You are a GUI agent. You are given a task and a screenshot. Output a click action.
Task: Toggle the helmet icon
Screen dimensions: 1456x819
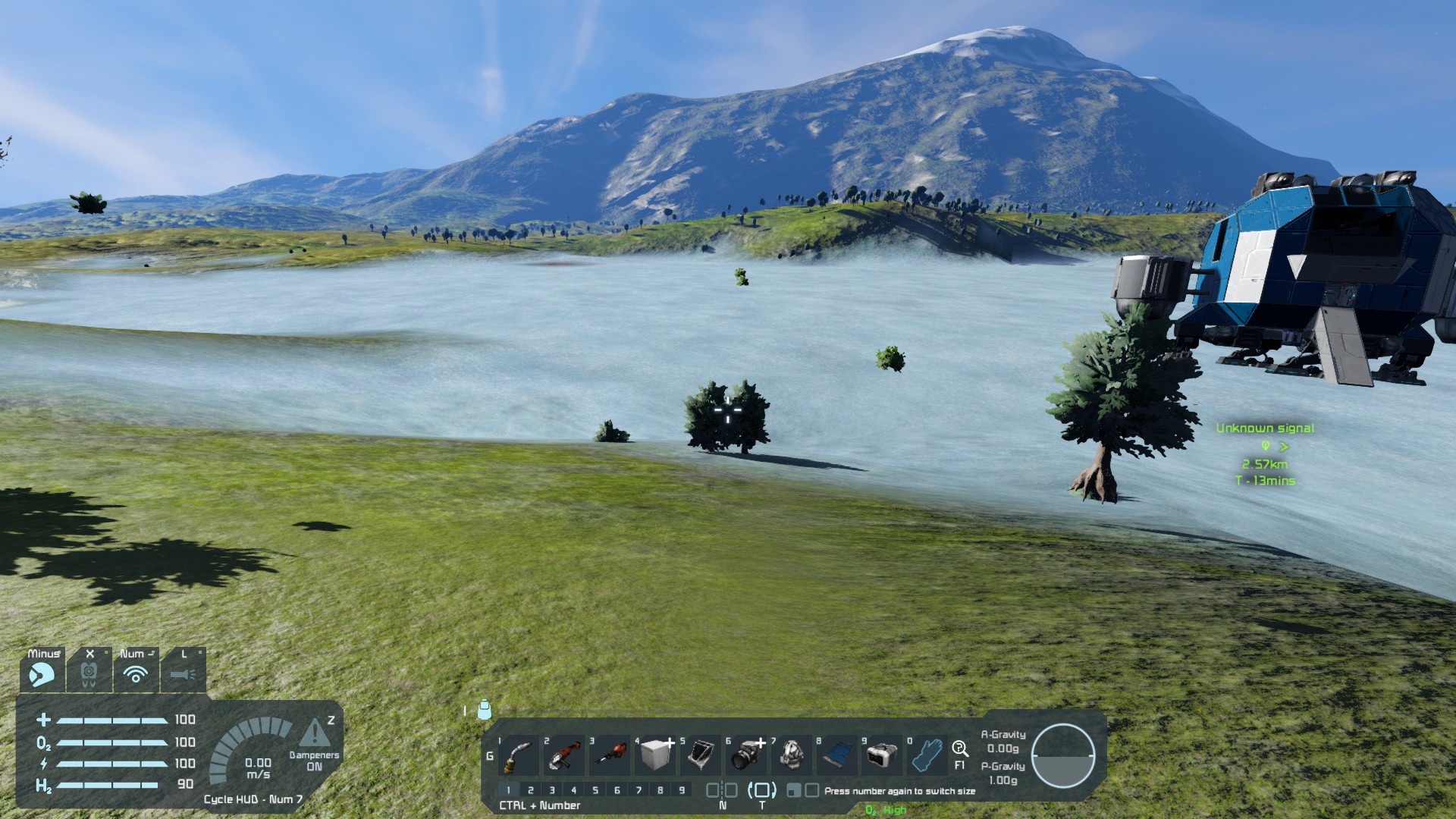(42, 673)
